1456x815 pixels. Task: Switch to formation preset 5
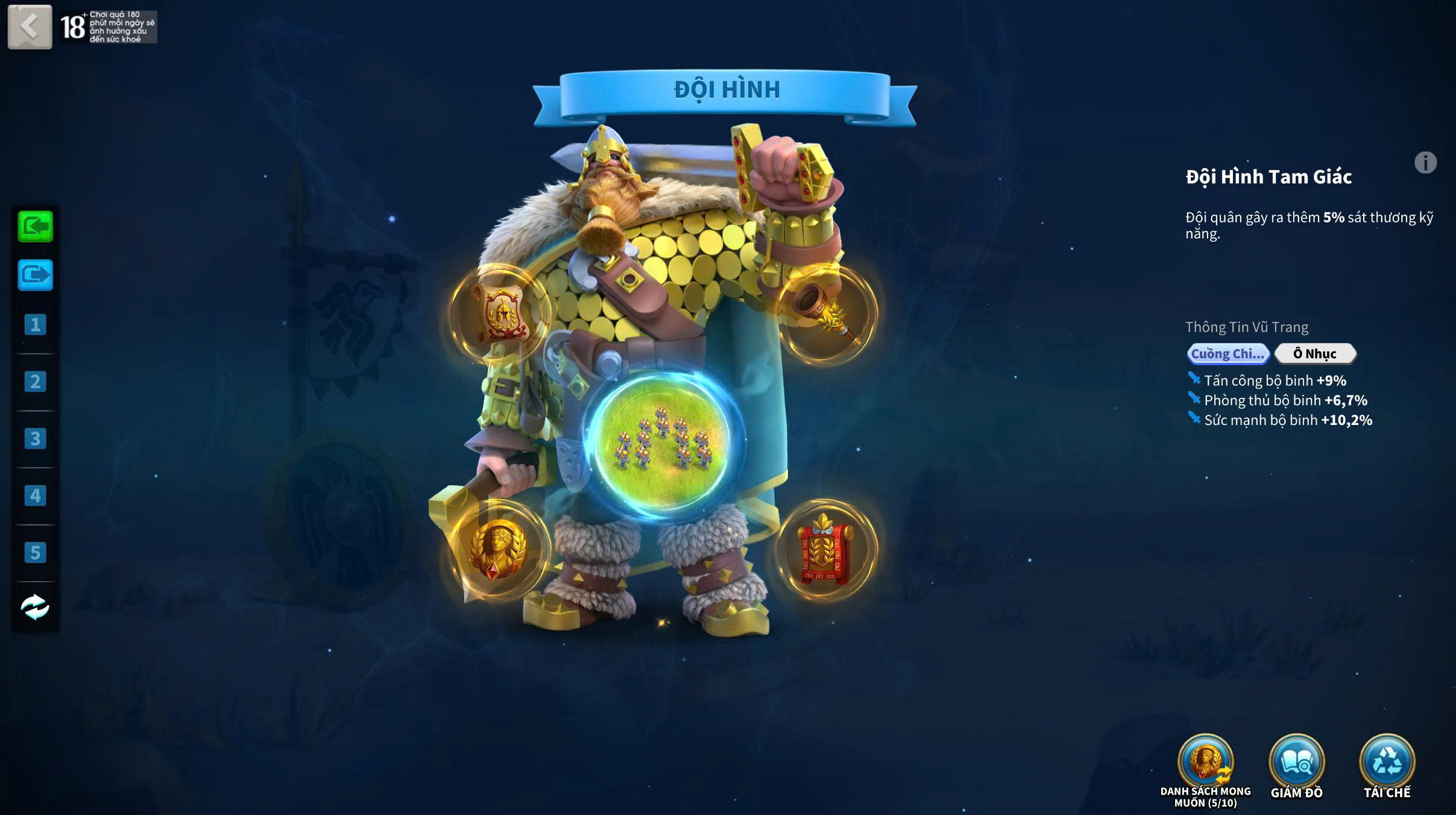[x=35, y=552]
